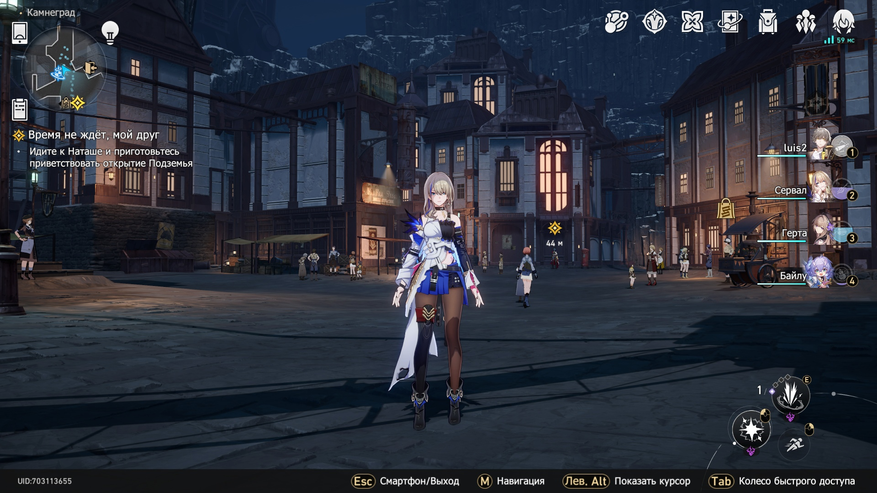Switch to party member Герта
Screen dimensions: 877x493
coord(822,232)
